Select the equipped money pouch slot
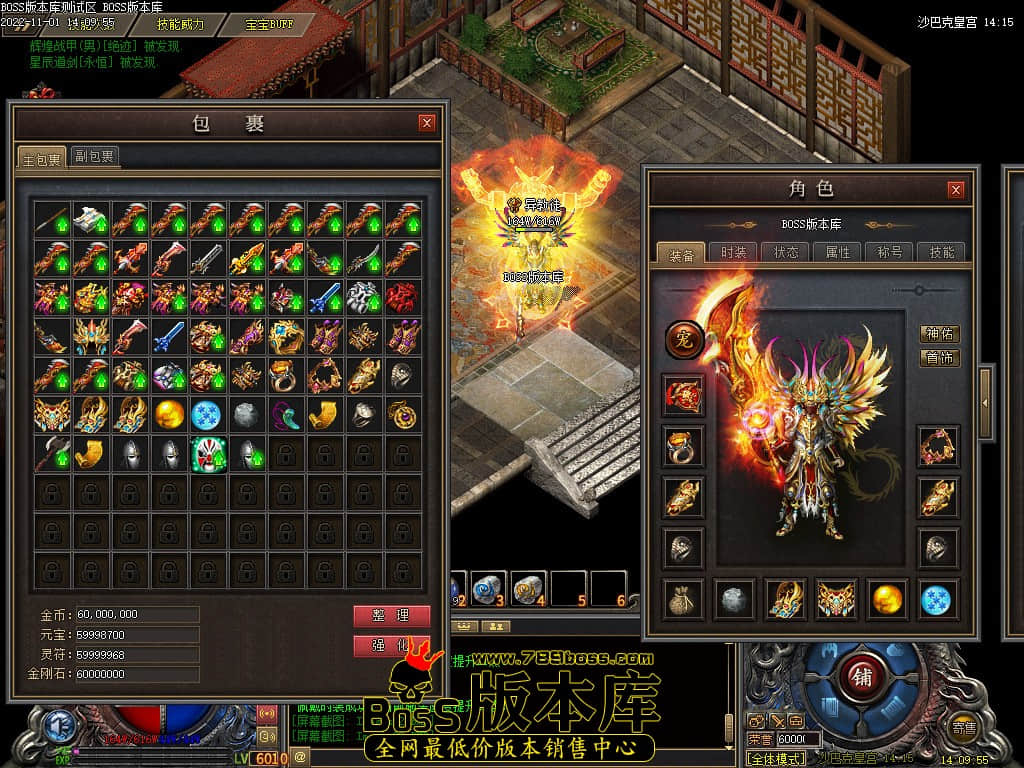The height and width of the screenshot is (768, 1024). [684, 599]
